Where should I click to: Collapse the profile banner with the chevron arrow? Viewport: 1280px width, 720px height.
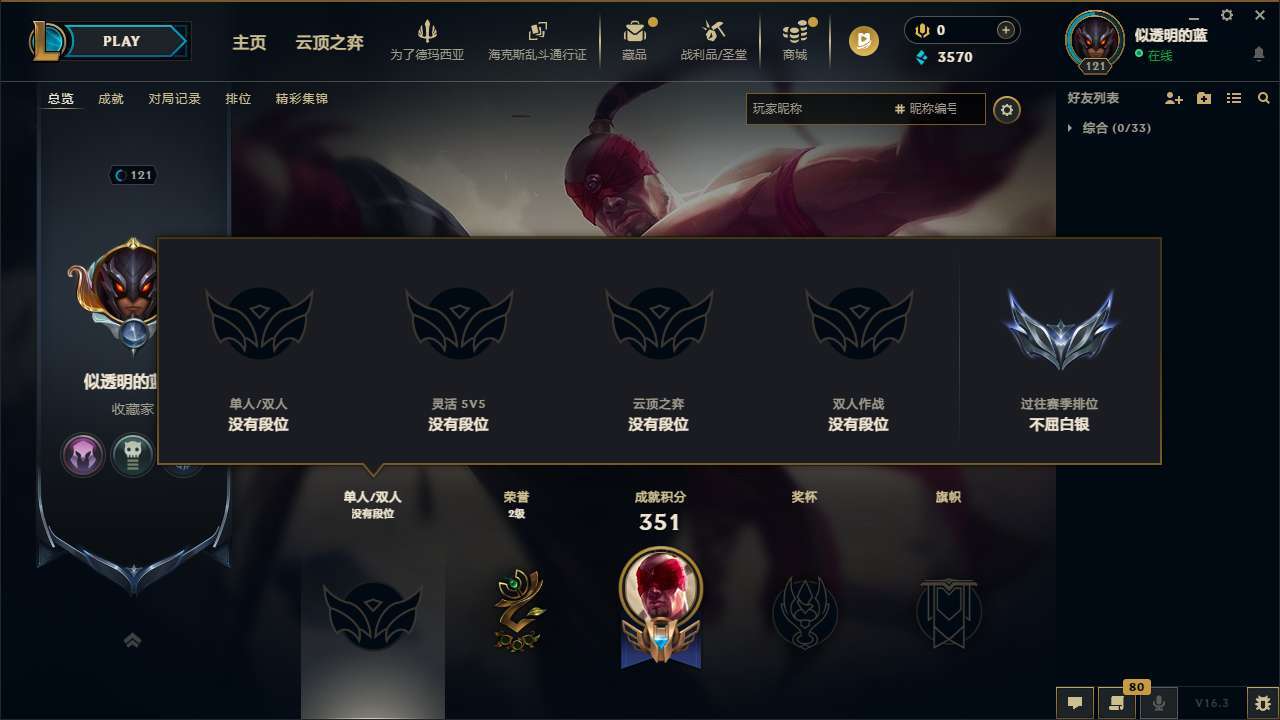coord(133,639)
